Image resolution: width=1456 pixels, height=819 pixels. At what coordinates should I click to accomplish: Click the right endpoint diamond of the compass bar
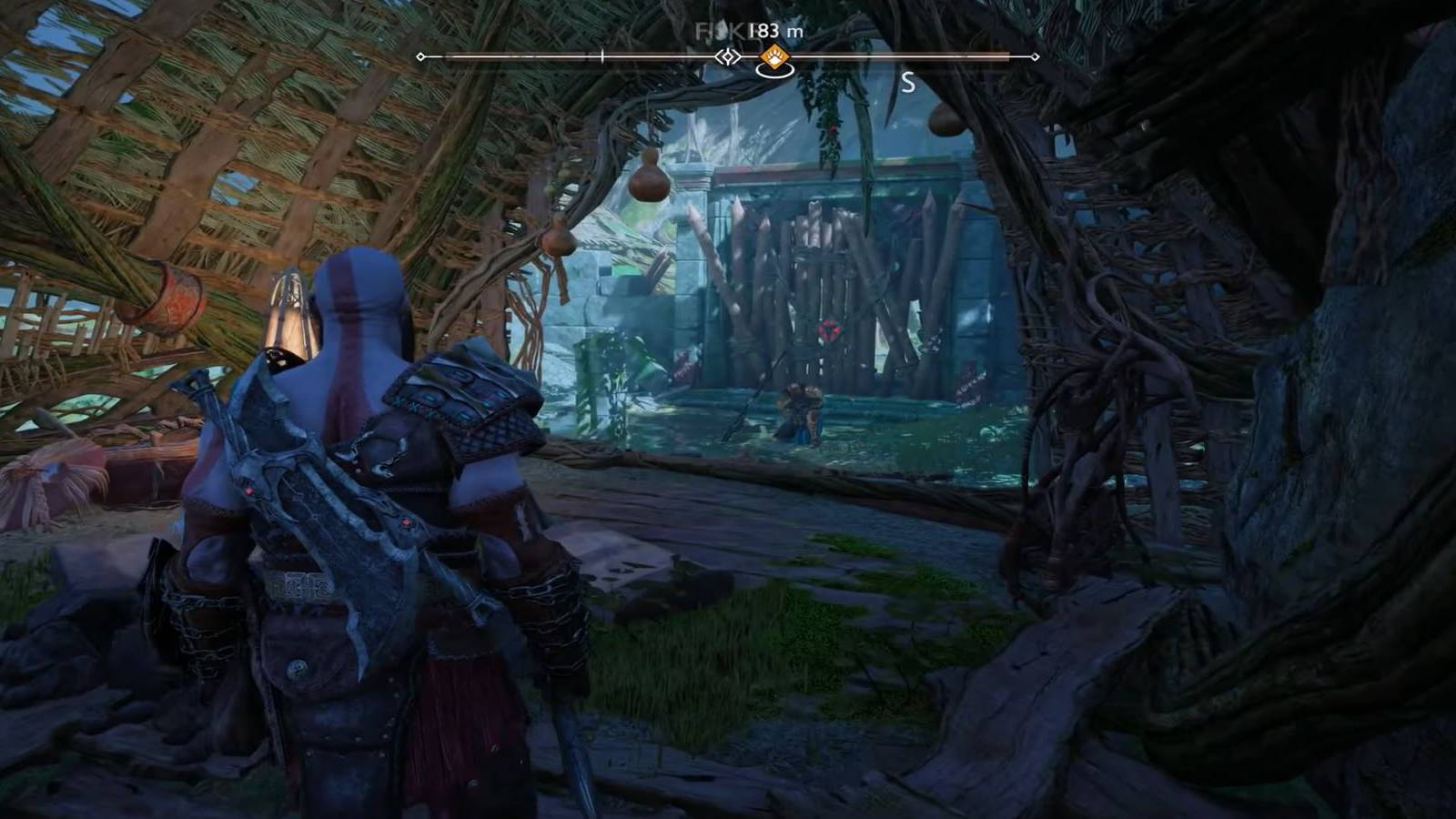point(1036,55)
